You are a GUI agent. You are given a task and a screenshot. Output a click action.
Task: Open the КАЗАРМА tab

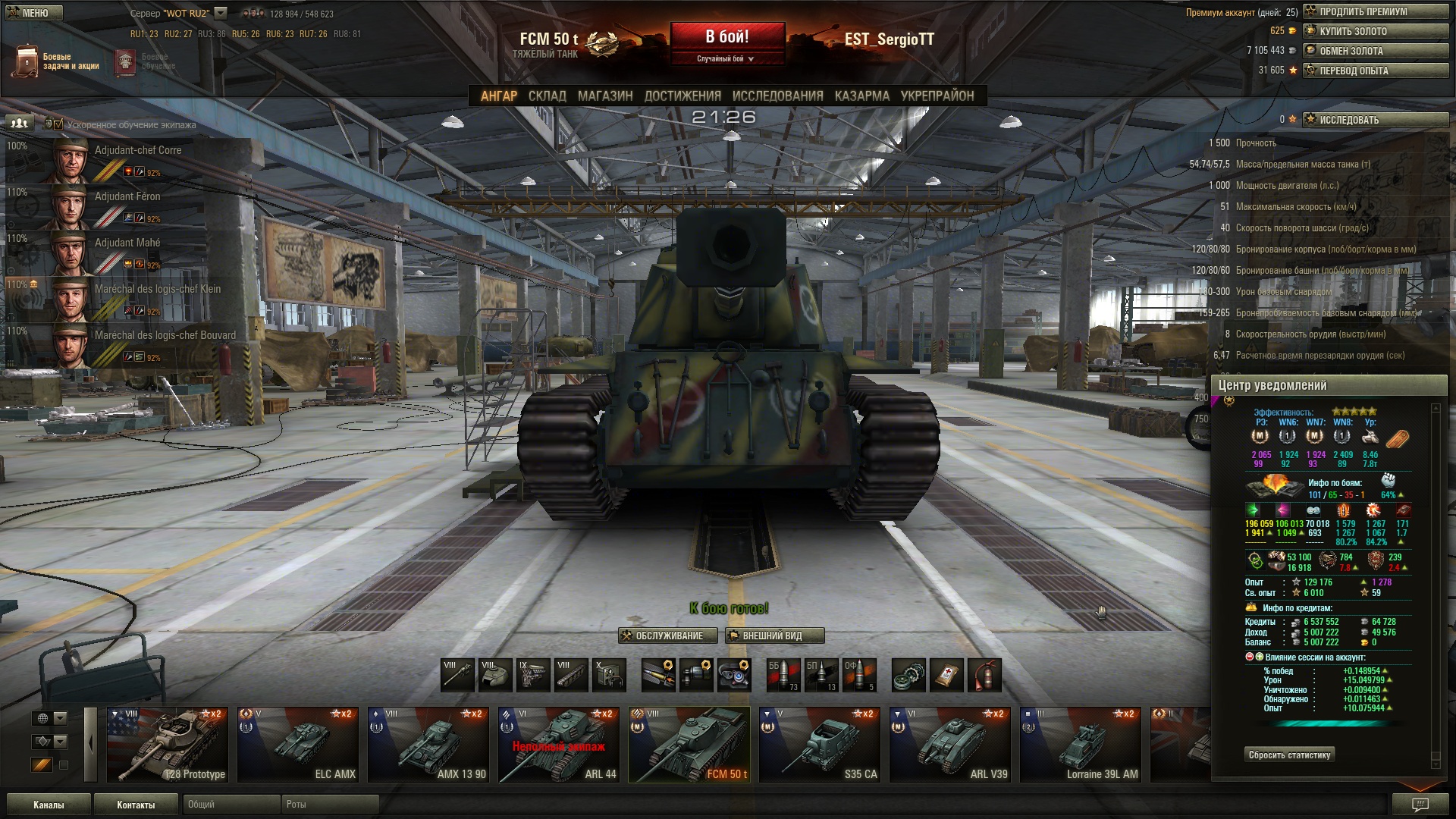click(861, 96)
